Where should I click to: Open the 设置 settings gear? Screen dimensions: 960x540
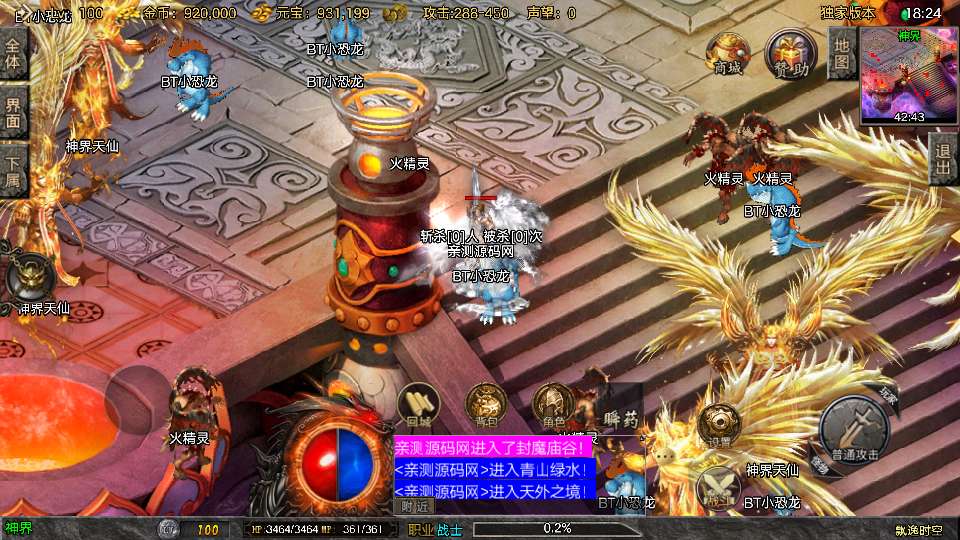point(719,425)
